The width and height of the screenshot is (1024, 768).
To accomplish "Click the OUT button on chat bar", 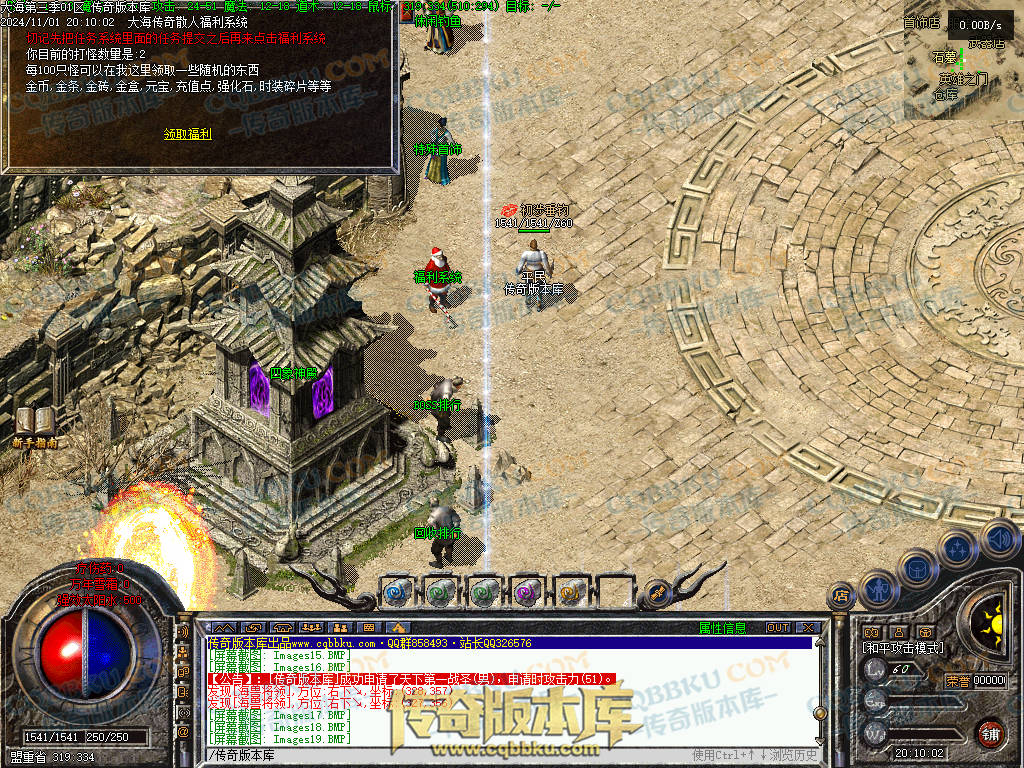I will coord(778,628).
